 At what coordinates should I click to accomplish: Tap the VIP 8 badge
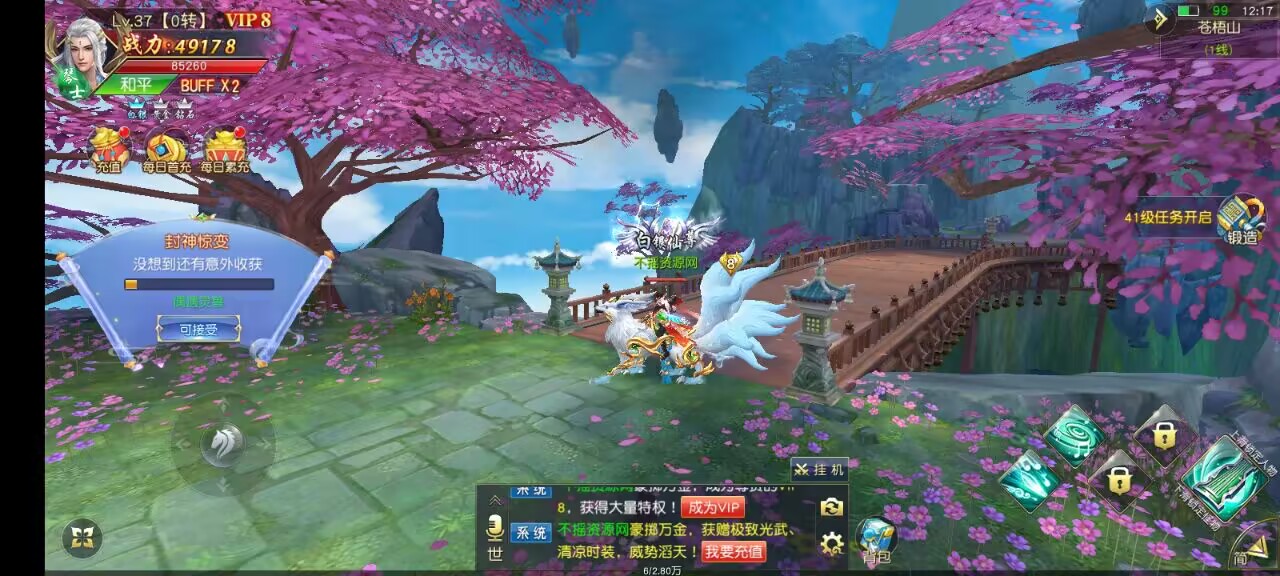(x=247, y=19)
